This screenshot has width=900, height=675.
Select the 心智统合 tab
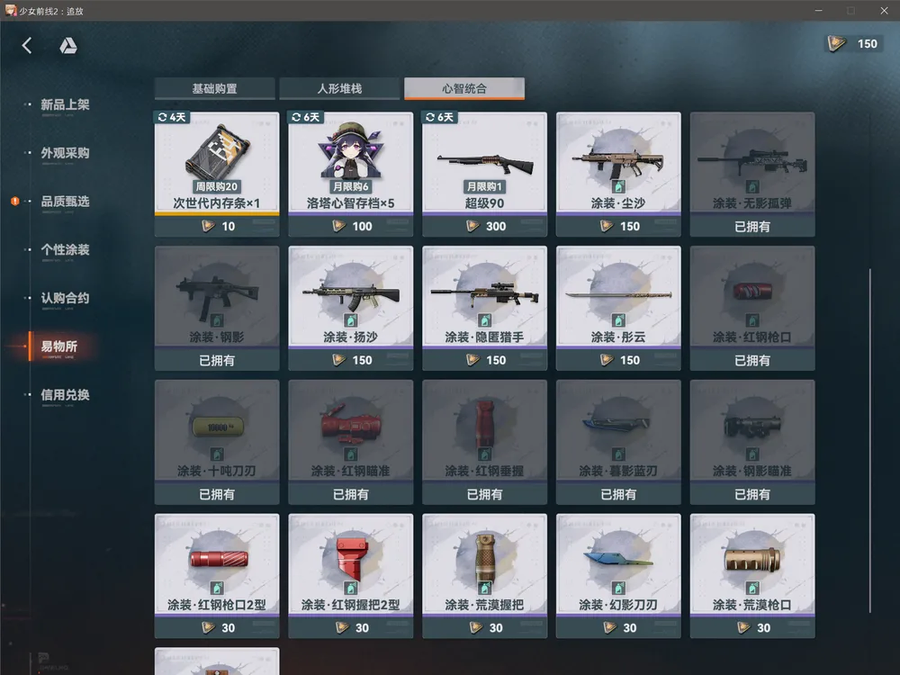point(464,89)
